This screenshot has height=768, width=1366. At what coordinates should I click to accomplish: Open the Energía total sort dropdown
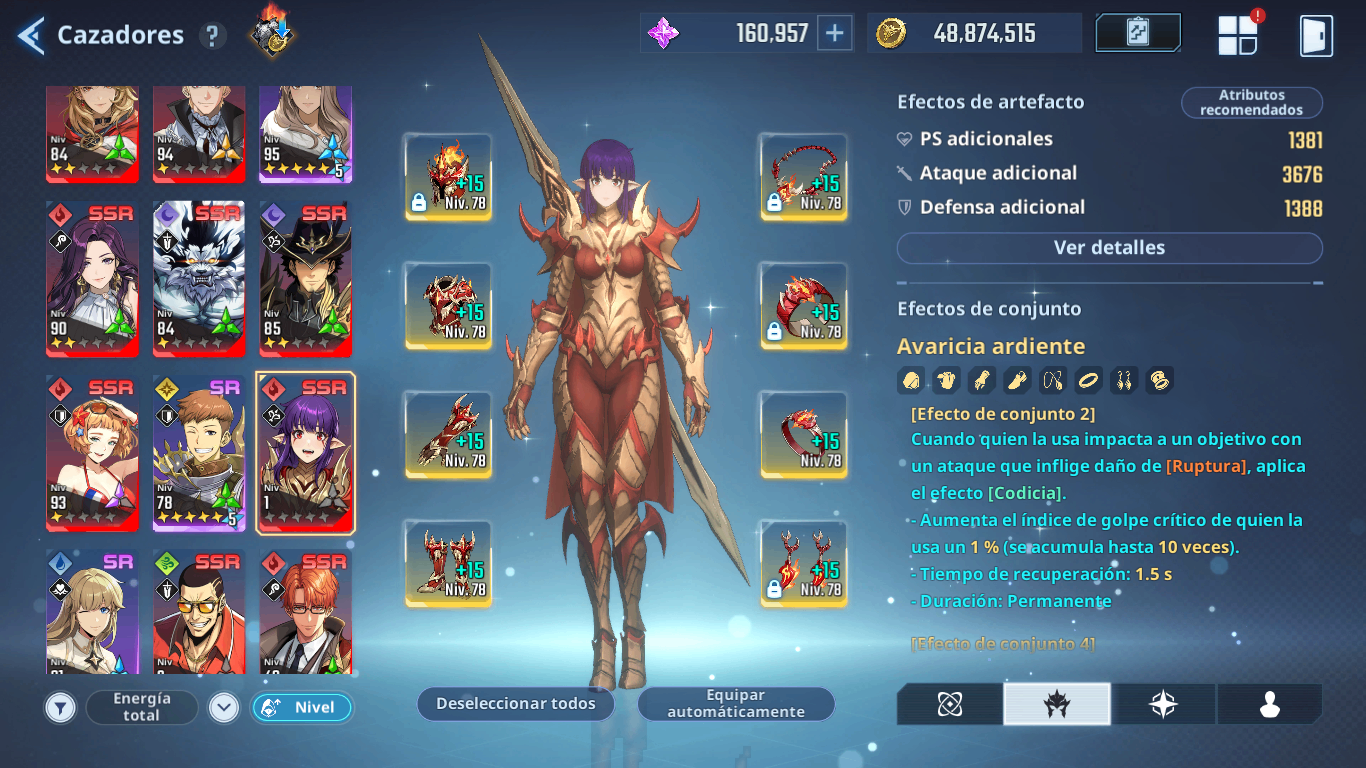pos(142,708)
